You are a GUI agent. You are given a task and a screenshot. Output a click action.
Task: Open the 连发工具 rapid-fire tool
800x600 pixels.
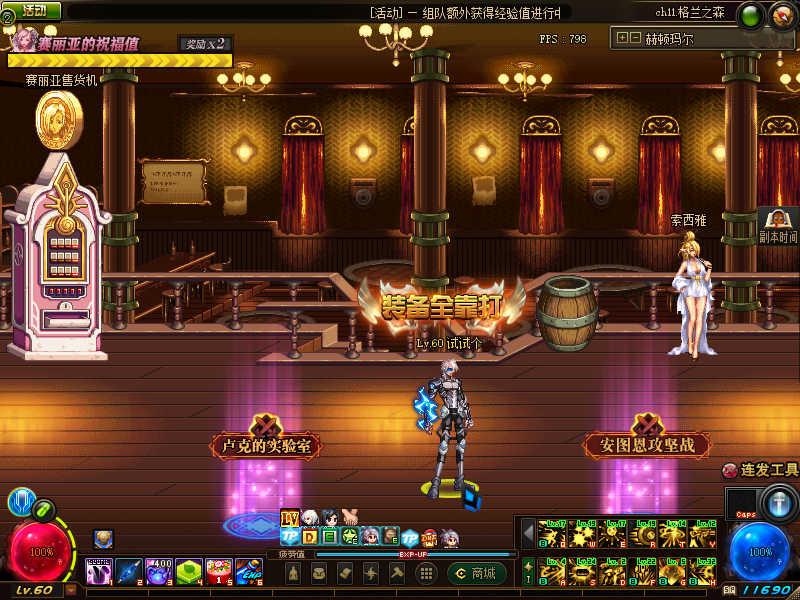761,470
